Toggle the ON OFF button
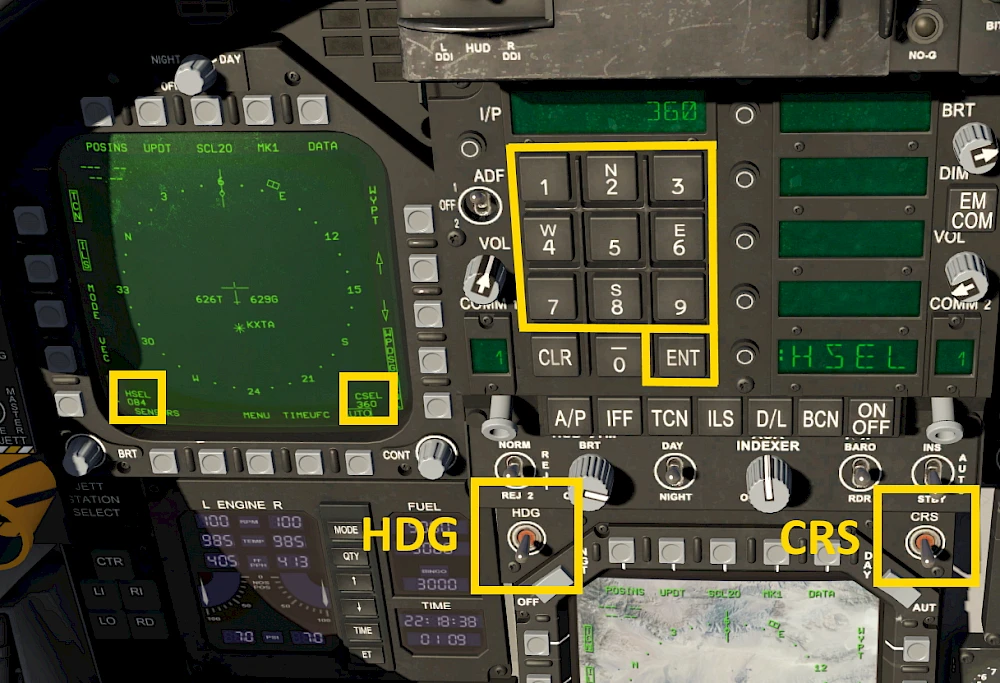 tap(872, 417)
